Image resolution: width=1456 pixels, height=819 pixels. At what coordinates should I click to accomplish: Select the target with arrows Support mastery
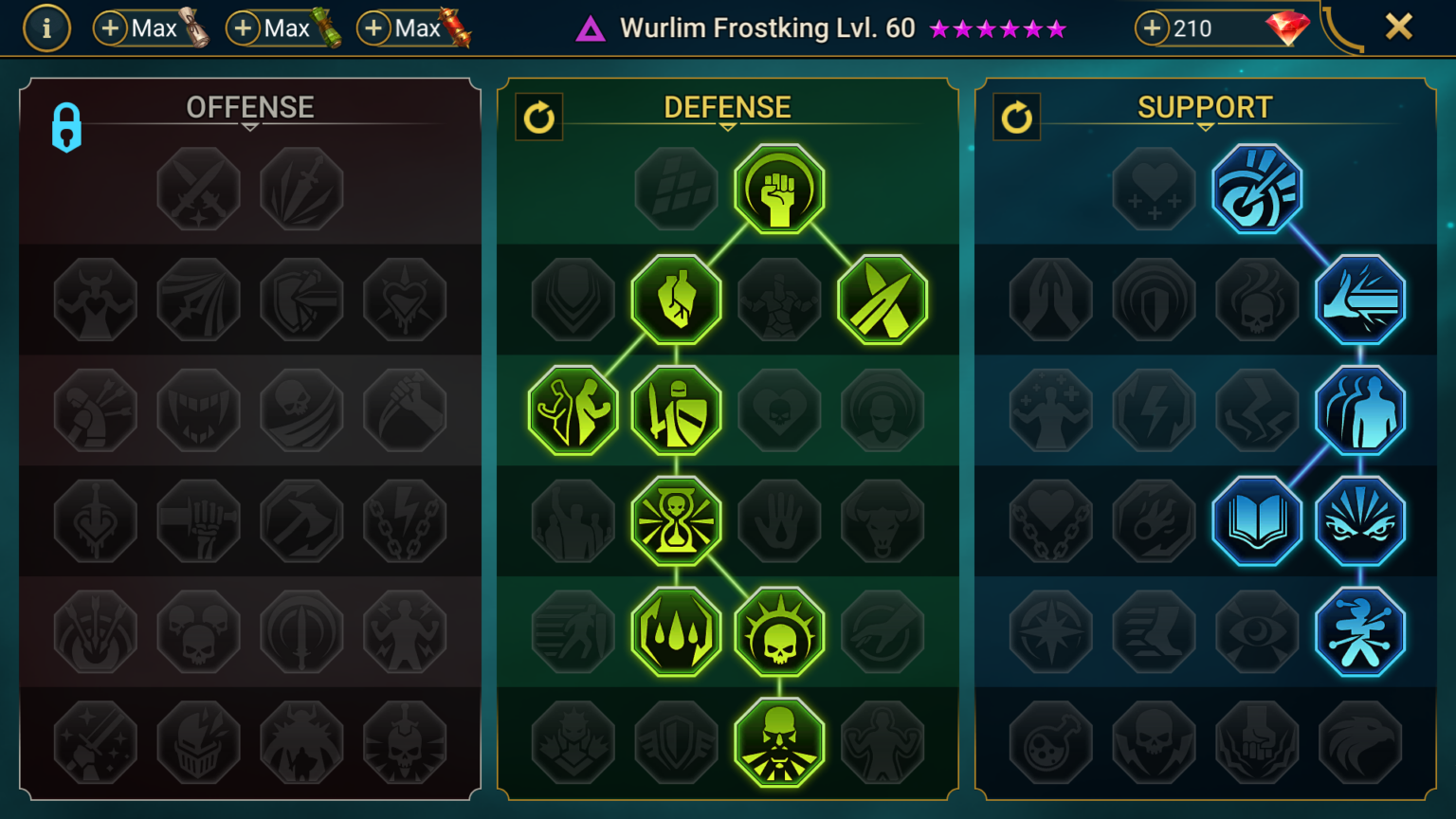coord(1257,190)
